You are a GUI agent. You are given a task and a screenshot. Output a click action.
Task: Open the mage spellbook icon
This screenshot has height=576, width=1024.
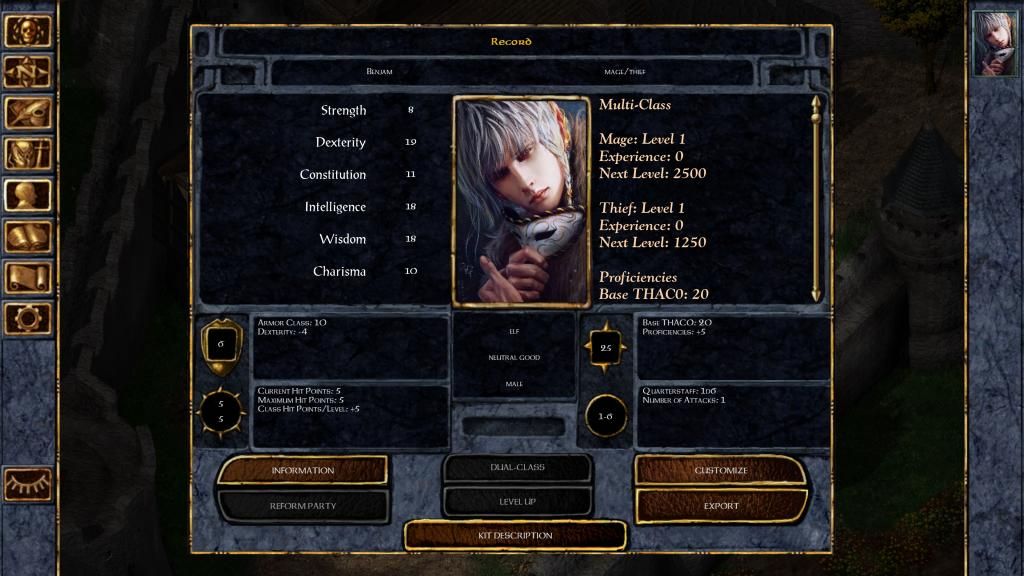pyautogui.click(x=27, y=236)
